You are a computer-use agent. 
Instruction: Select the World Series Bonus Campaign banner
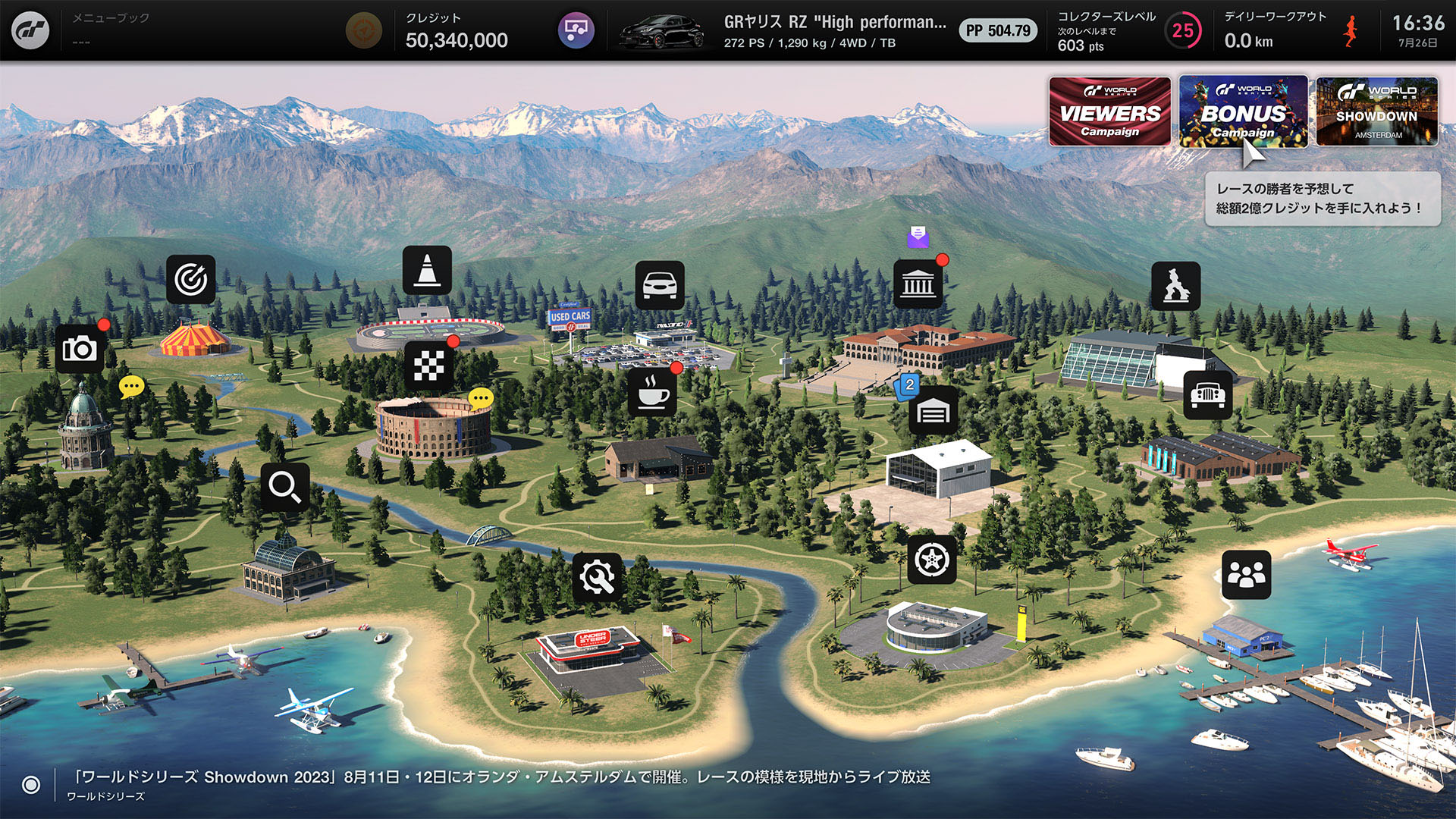click(1243, 111)
